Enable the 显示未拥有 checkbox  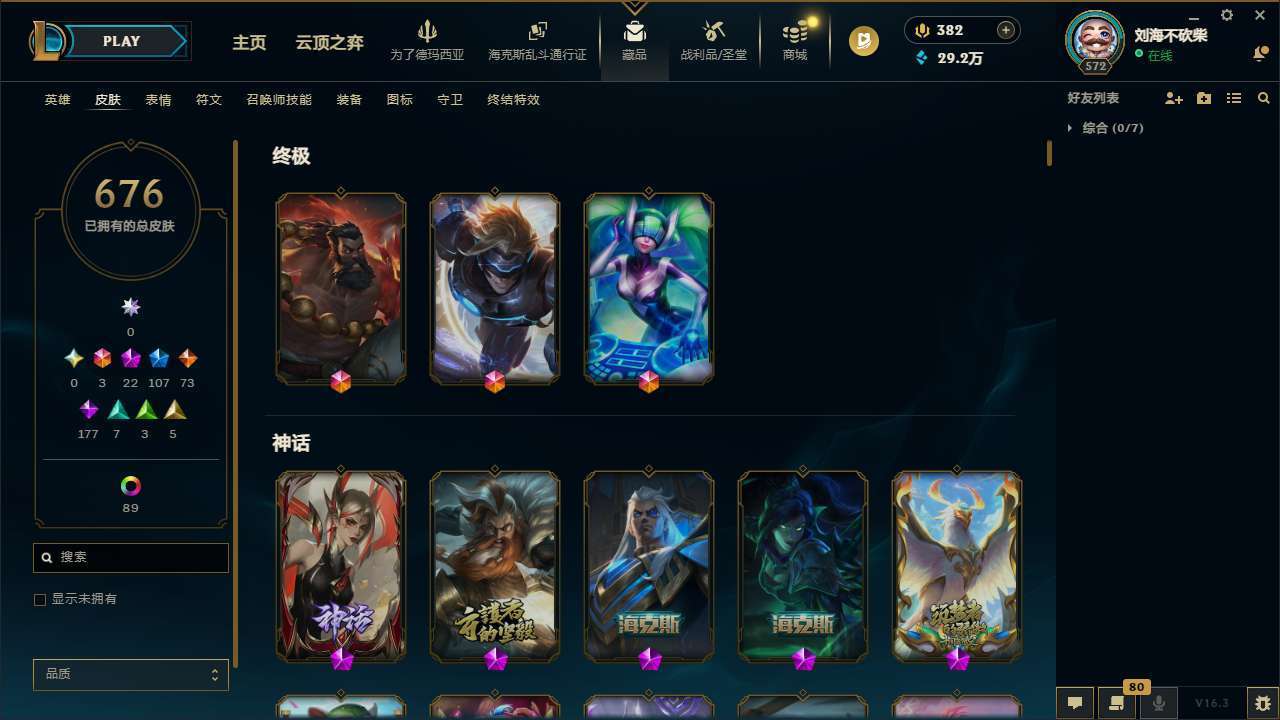(x=40, y=599)
